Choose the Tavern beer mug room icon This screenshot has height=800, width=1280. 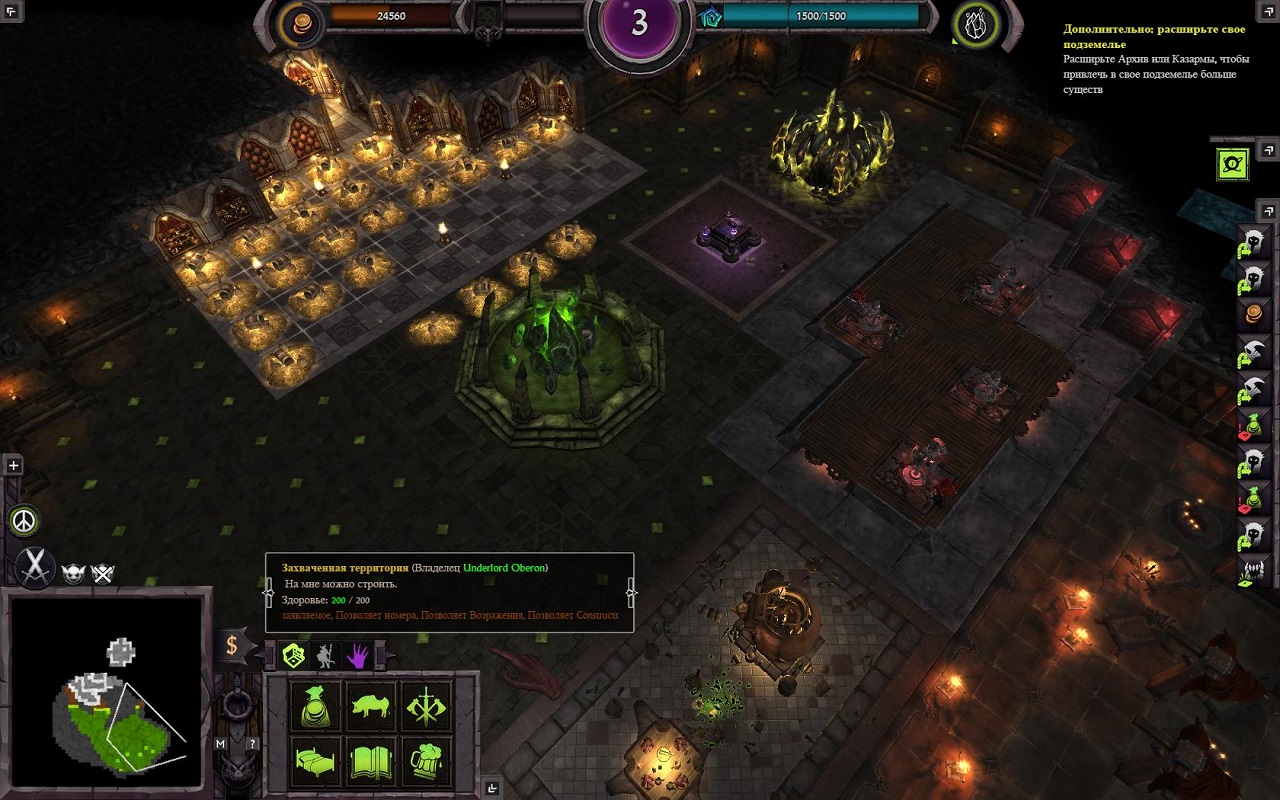click(x=427, y=761)
